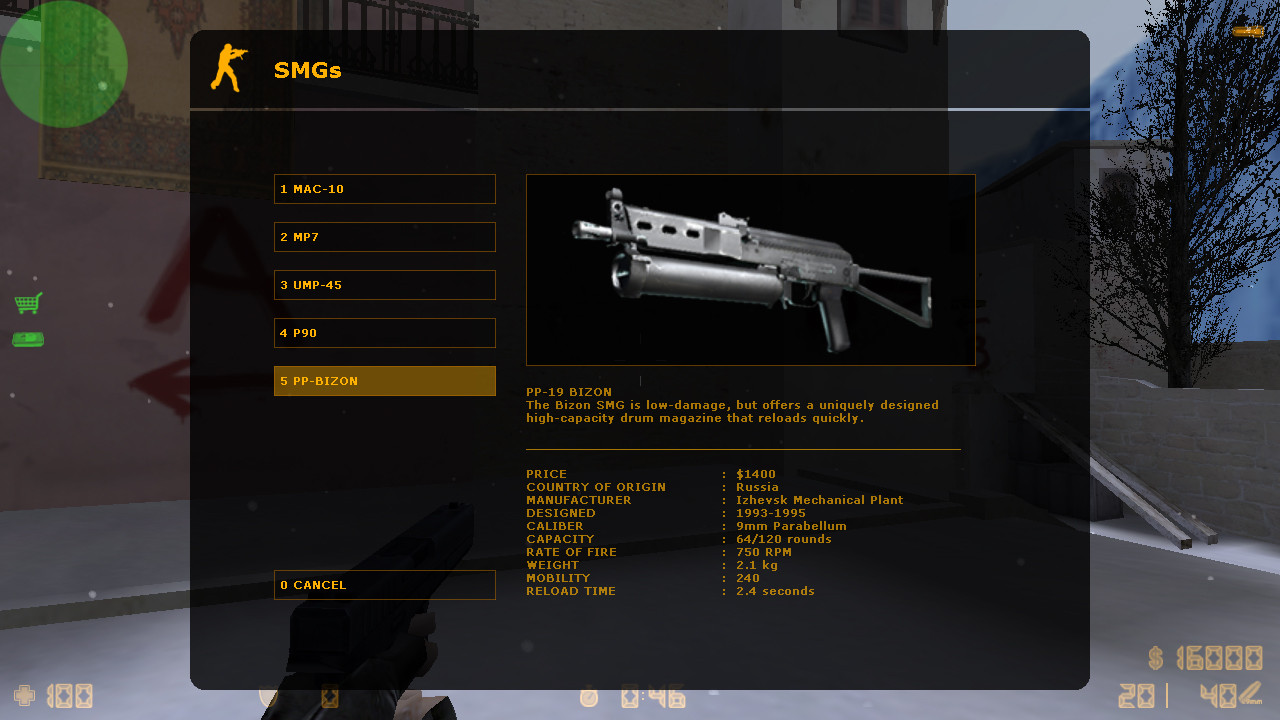Click the highlighted PP-BIZON entry
Viewport: 1280px width, 720px height.
coord(384,381)
